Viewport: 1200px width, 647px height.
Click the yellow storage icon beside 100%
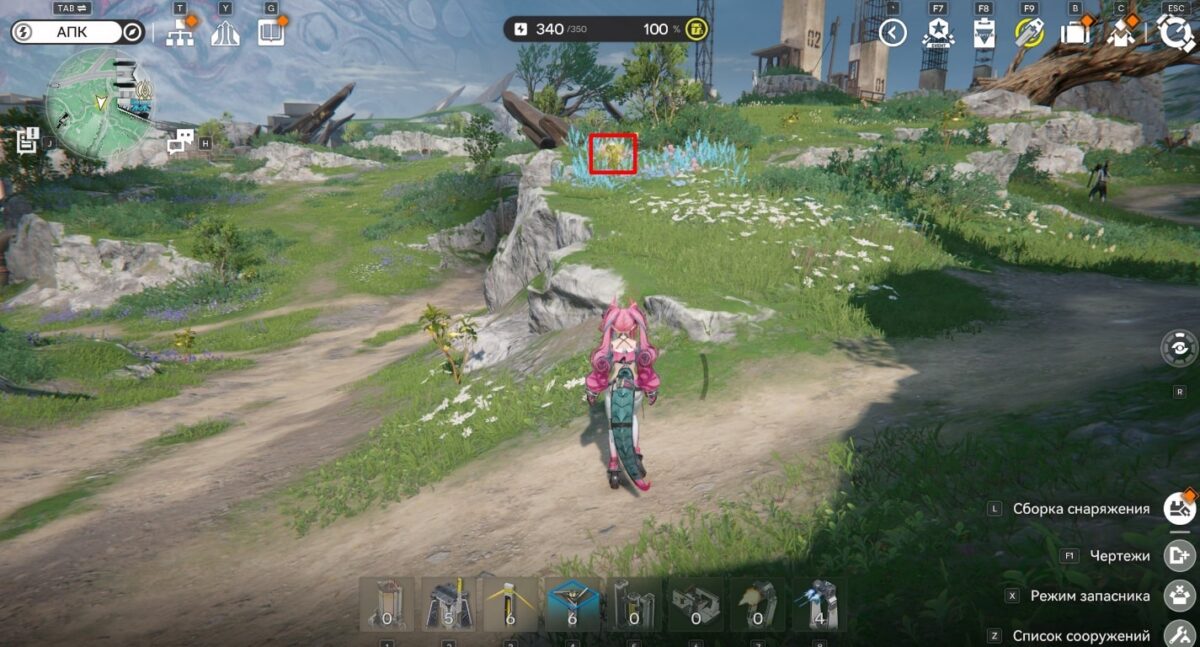pyautogui.click(x=697, y=29)
